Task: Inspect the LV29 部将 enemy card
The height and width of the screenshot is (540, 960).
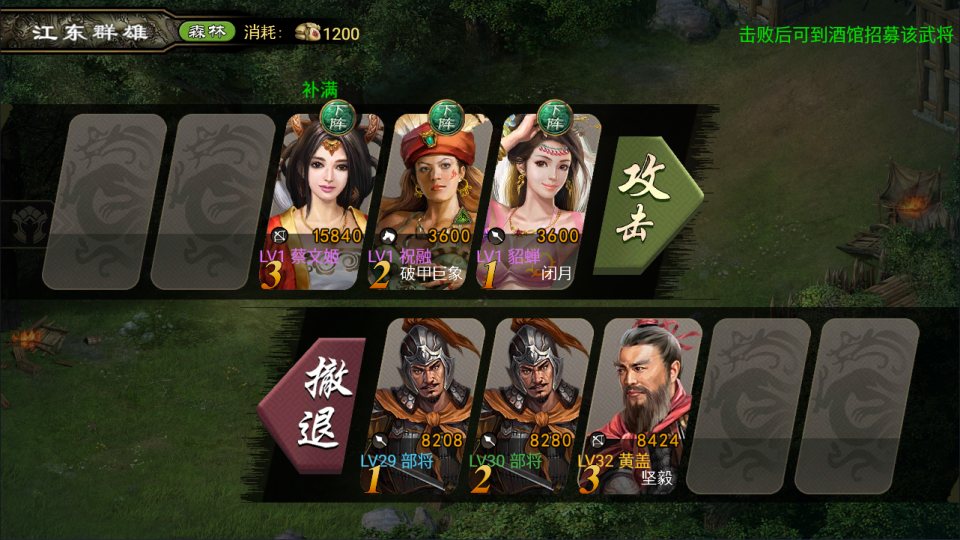Action: pos(426,405)
